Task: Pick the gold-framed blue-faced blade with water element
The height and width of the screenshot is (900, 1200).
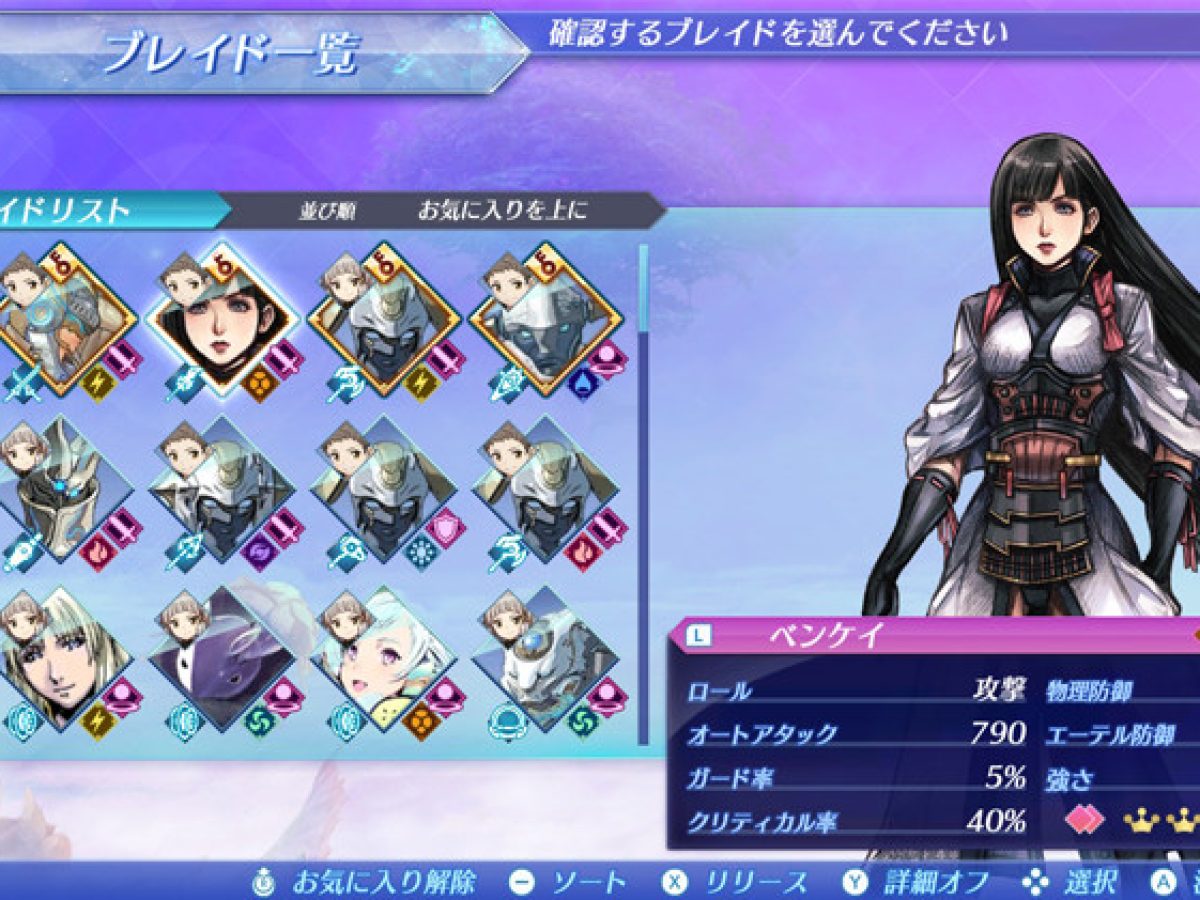Action: coord(546,320)
